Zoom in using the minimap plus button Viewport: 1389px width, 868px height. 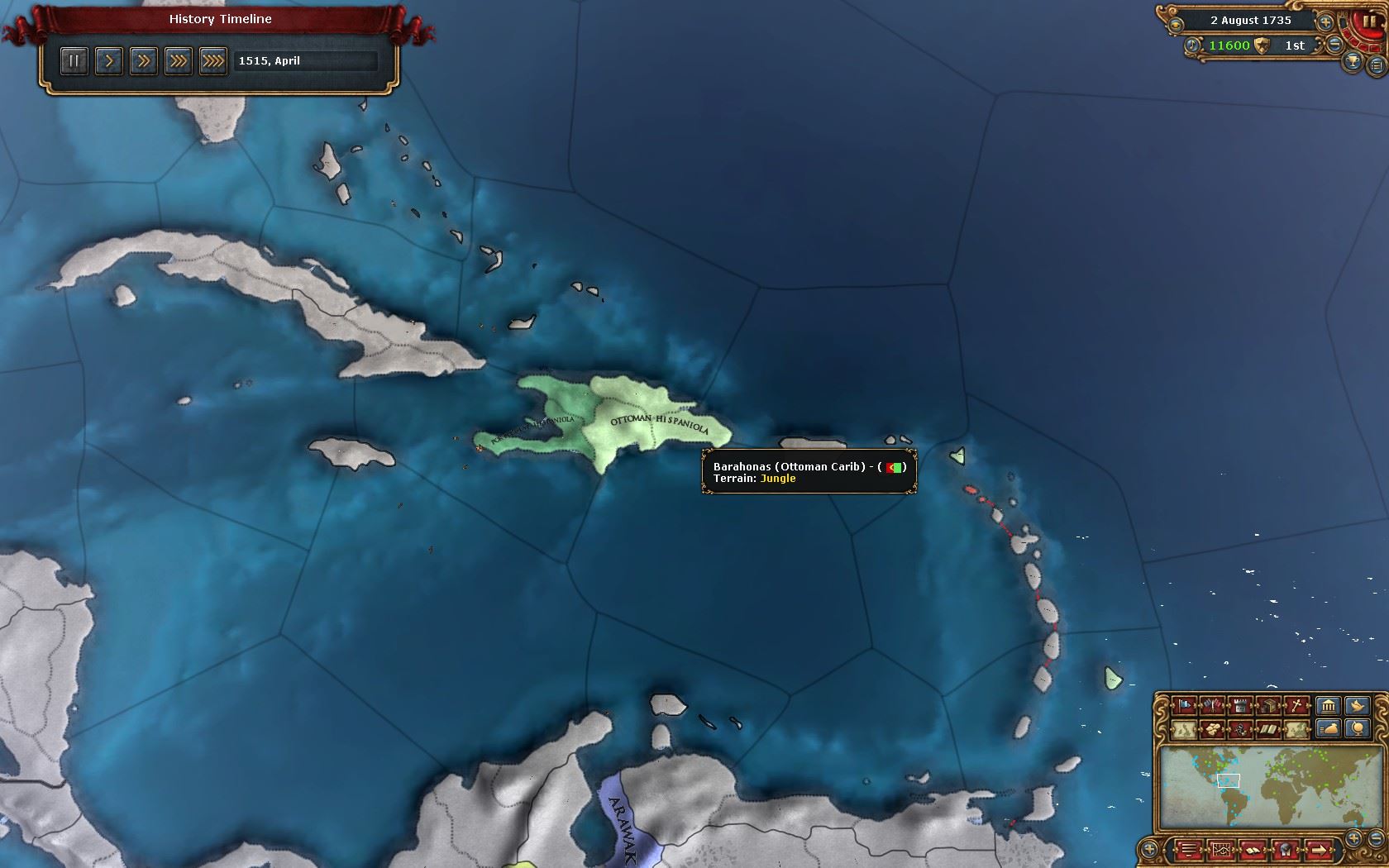[1353, 837]
